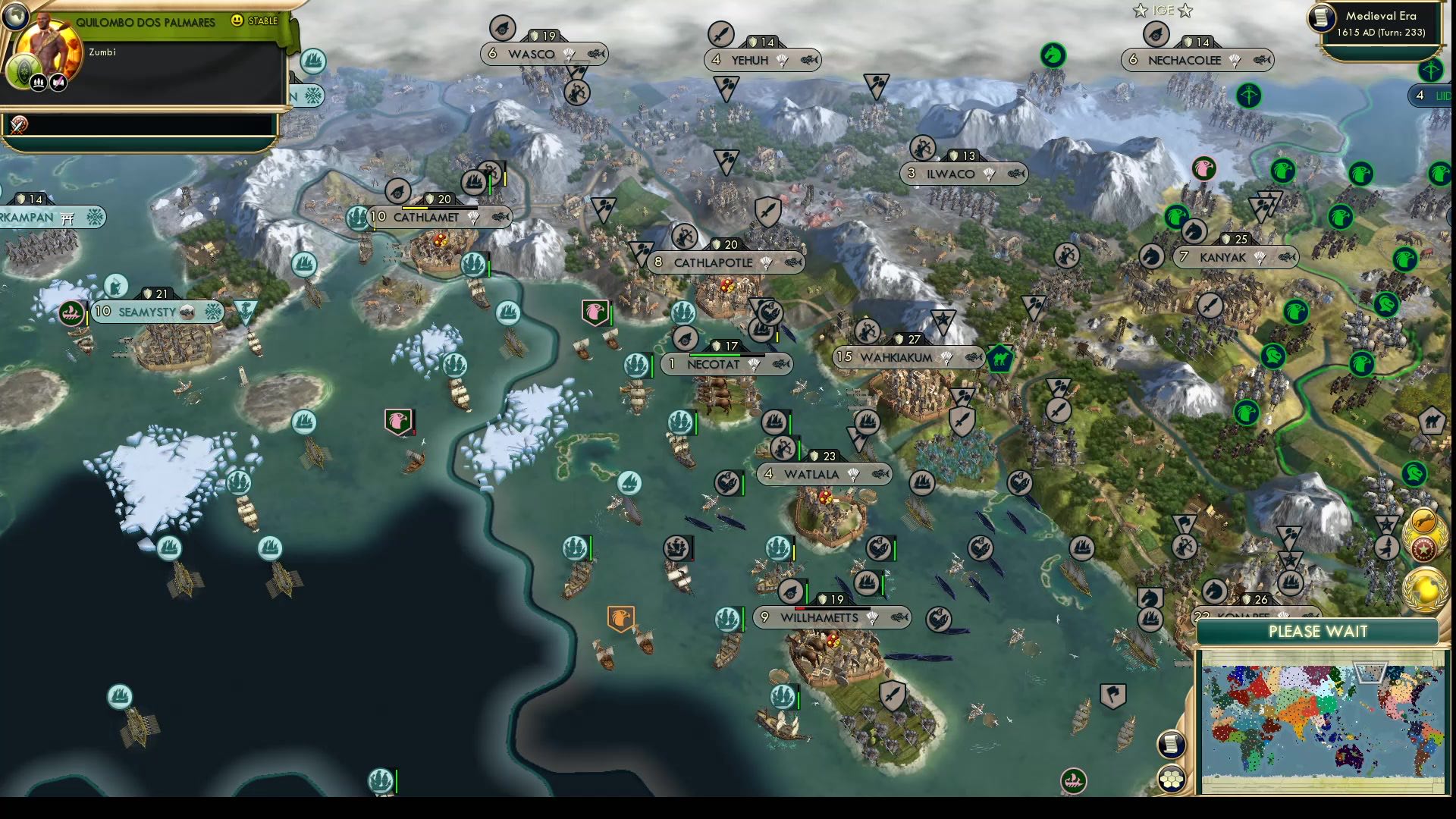Click the globe icon in the top-left corner
Viewport: 1456px width, 819px height.
pyautogui.click(x=14, y=14)
